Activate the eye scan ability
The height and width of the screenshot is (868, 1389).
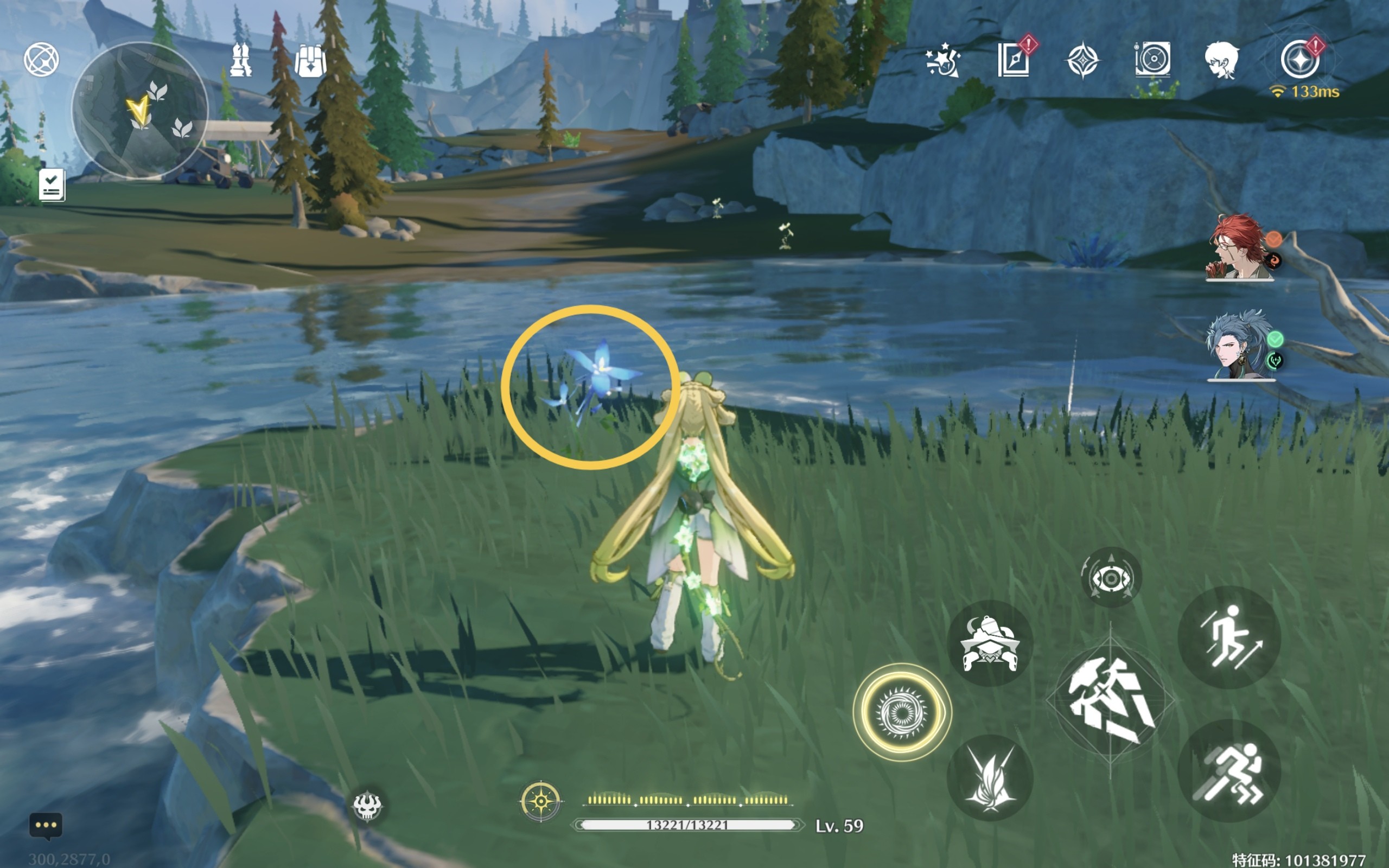[x=1111, y=578]
